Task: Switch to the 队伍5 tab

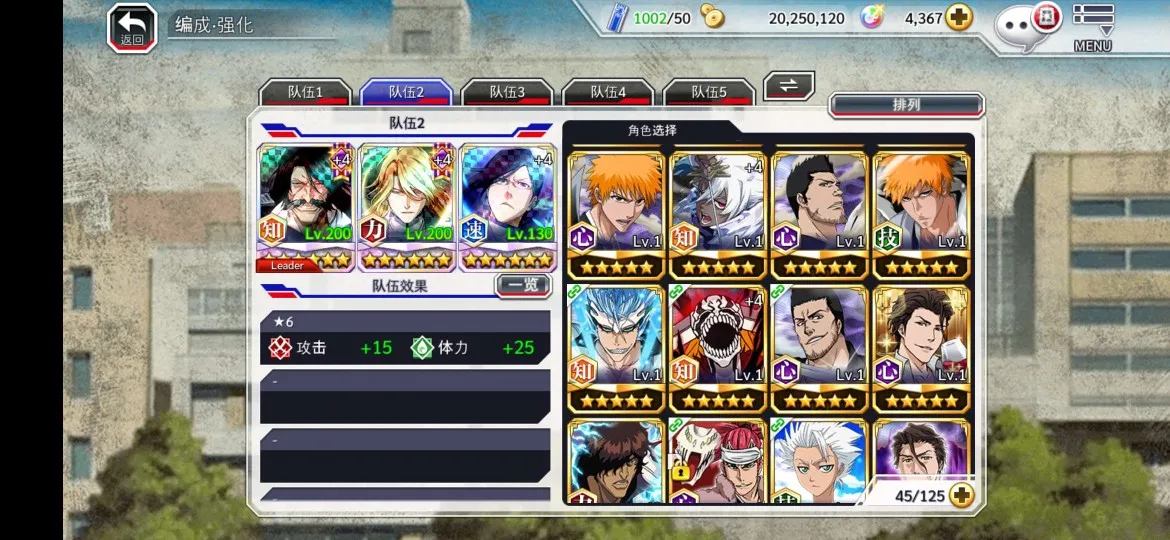Action: [x=709, y=92]
